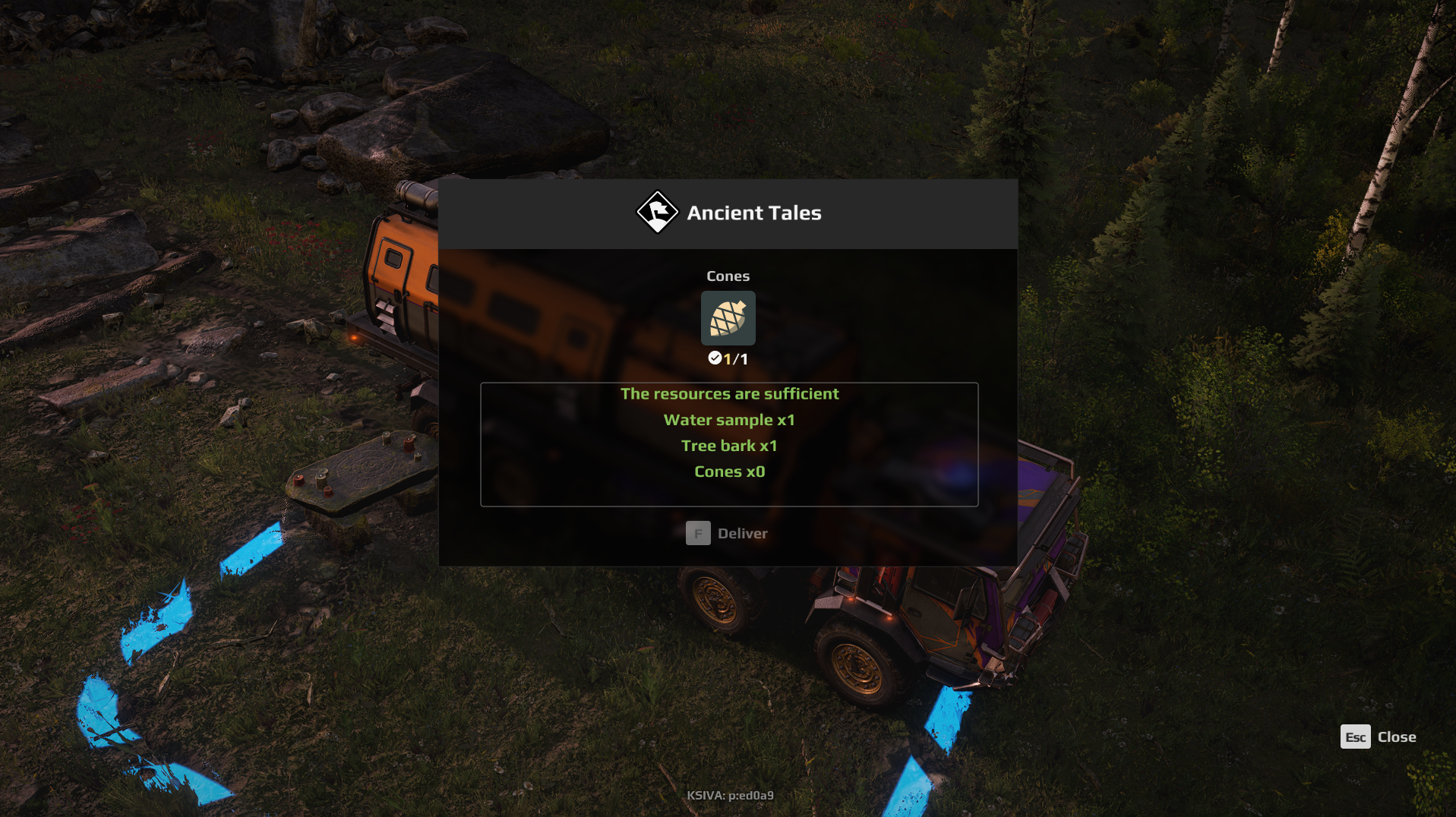The image size is (1456, 817).
Task: Select the Cones icon above the counter
Action: click(x=728, y=319)
